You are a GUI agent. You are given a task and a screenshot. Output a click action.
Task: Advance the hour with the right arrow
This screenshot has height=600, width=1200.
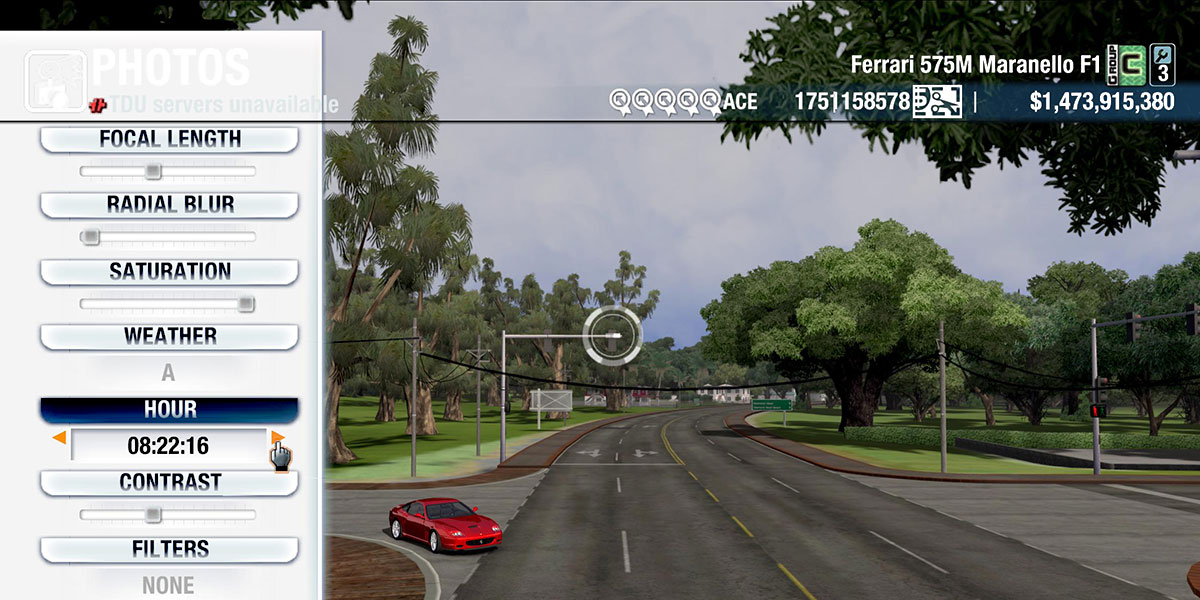(x=277, y=438)
